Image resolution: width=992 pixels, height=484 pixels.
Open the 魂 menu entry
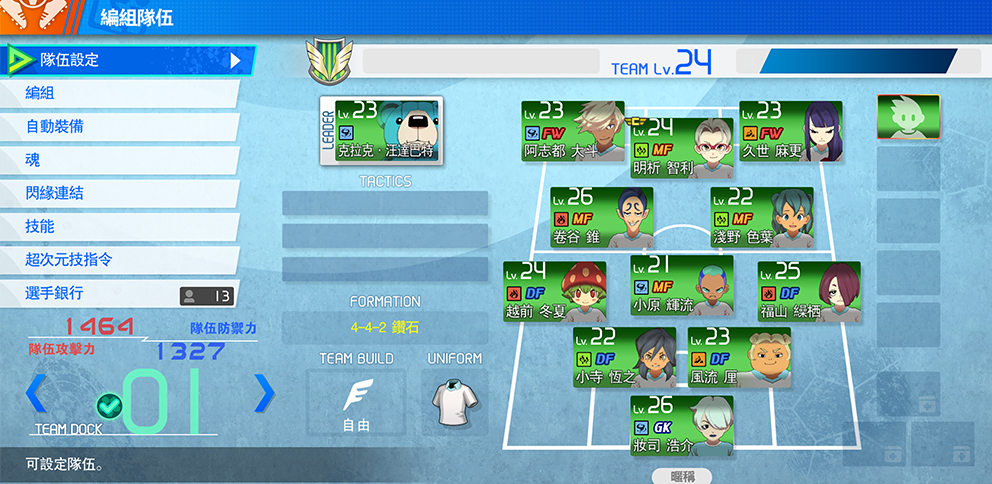(120, 160)
